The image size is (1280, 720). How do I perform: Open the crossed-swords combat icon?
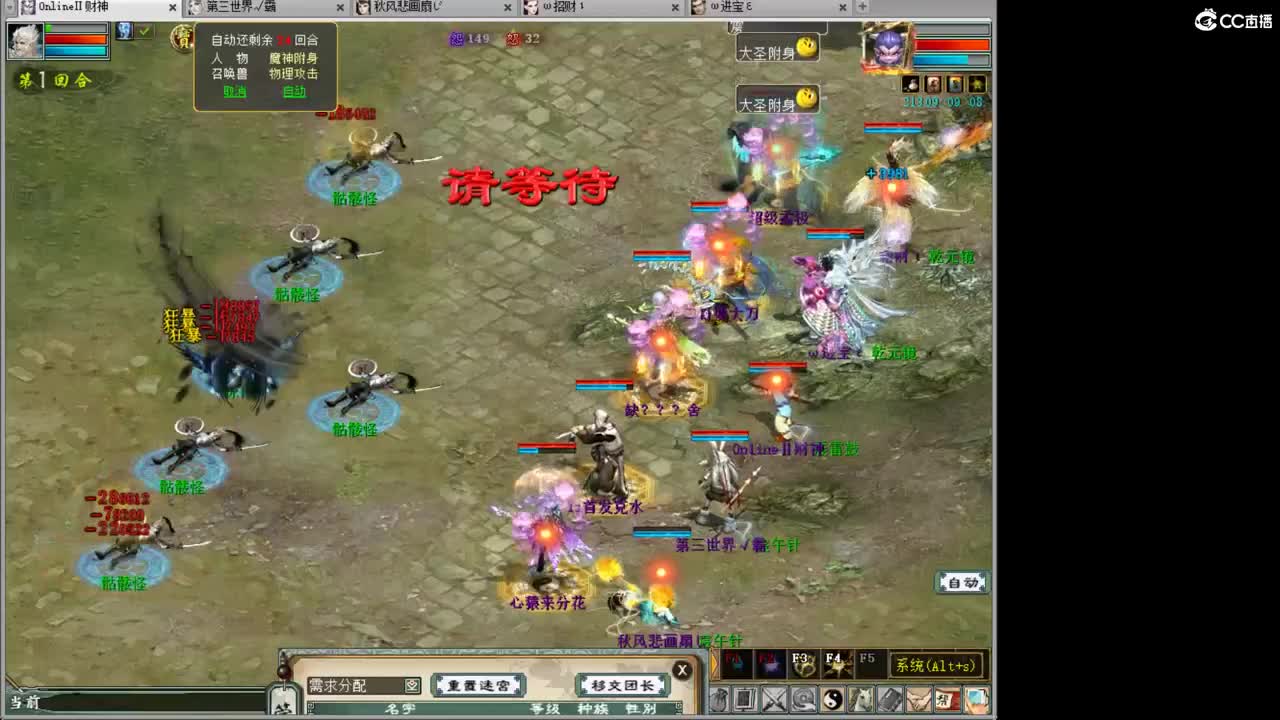[x=775, y=699]
